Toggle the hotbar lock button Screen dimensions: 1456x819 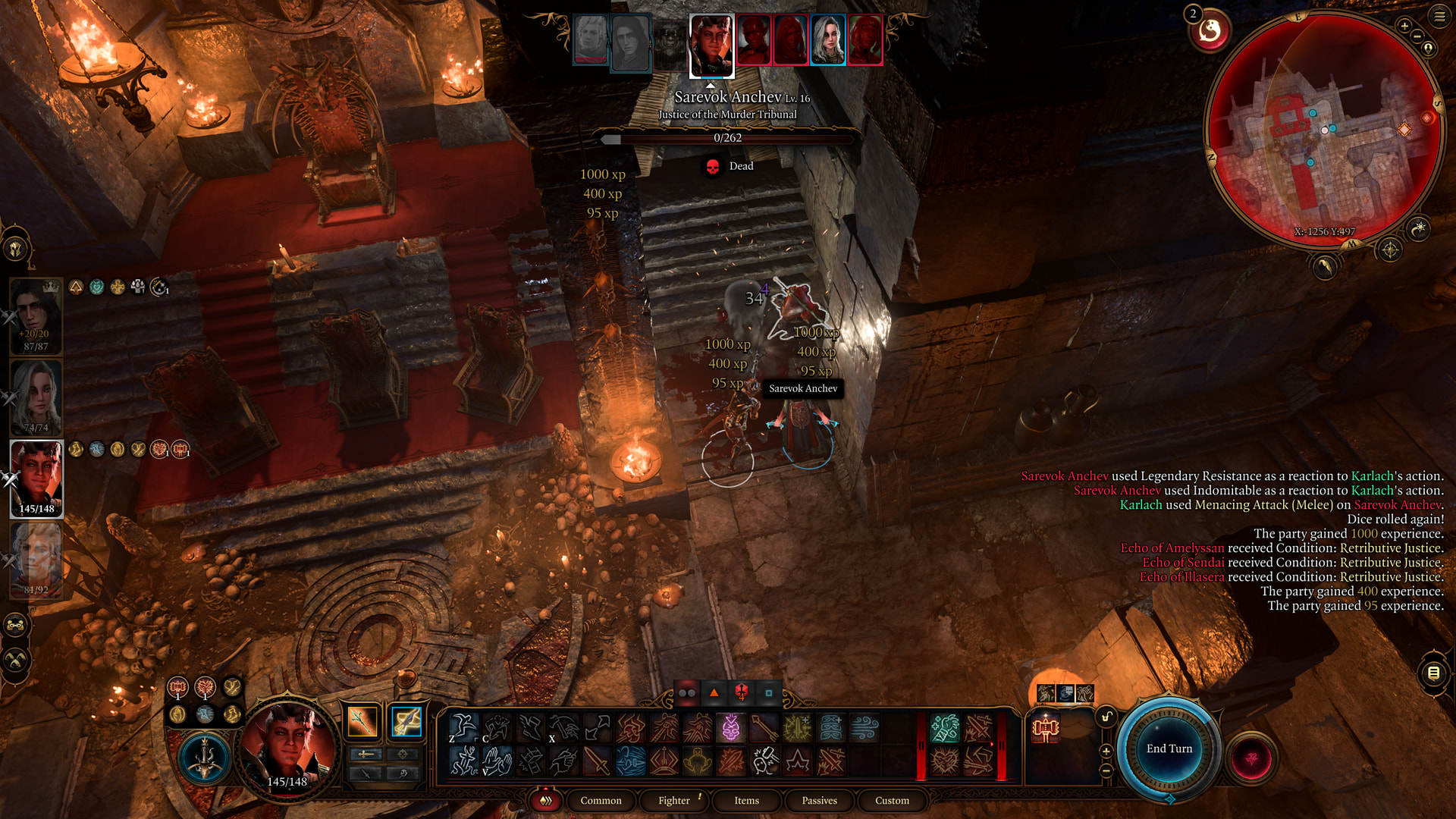(1106, 717)
